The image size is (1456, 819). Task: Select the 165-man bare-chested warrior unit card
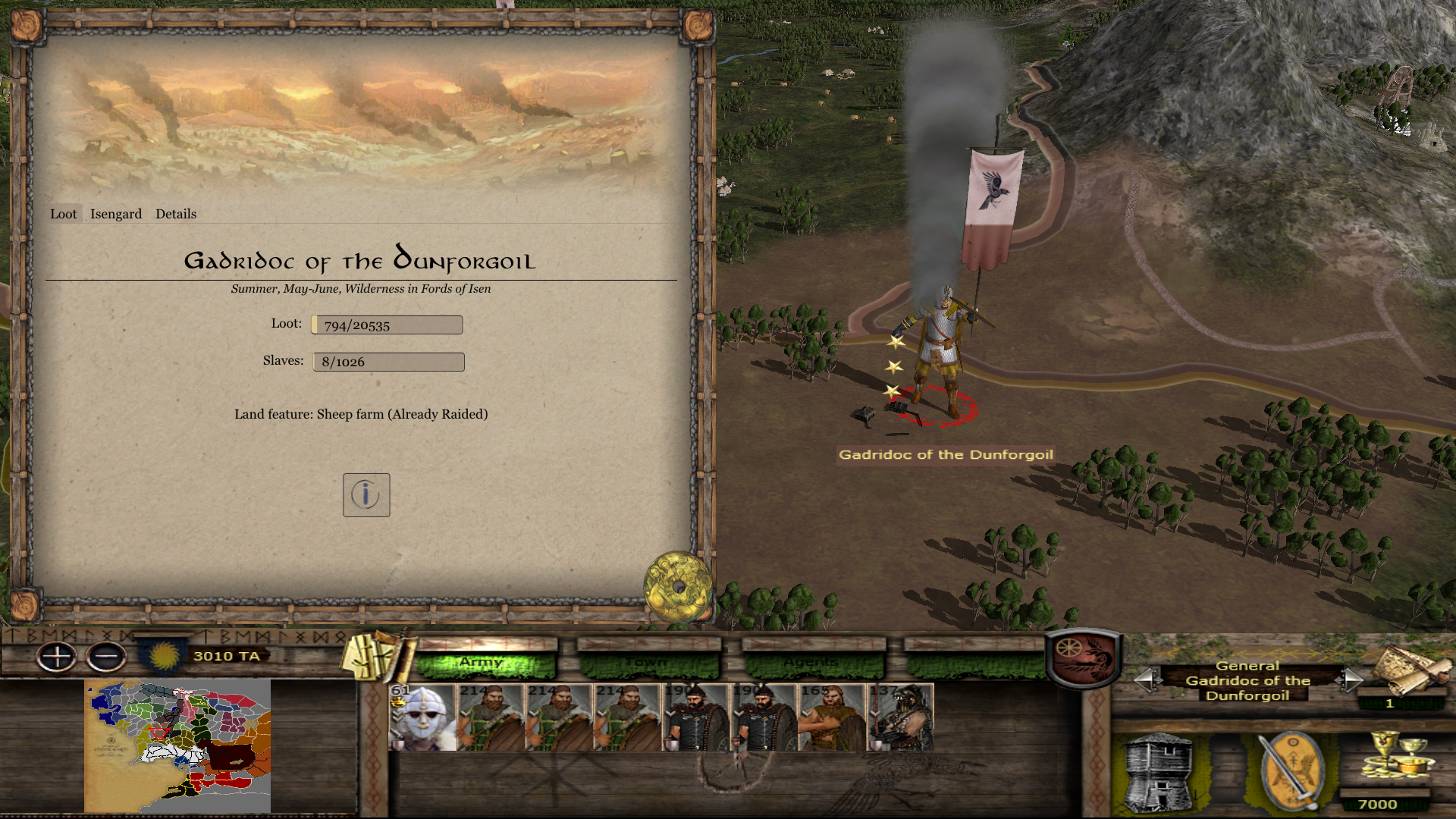coord(832,717)
